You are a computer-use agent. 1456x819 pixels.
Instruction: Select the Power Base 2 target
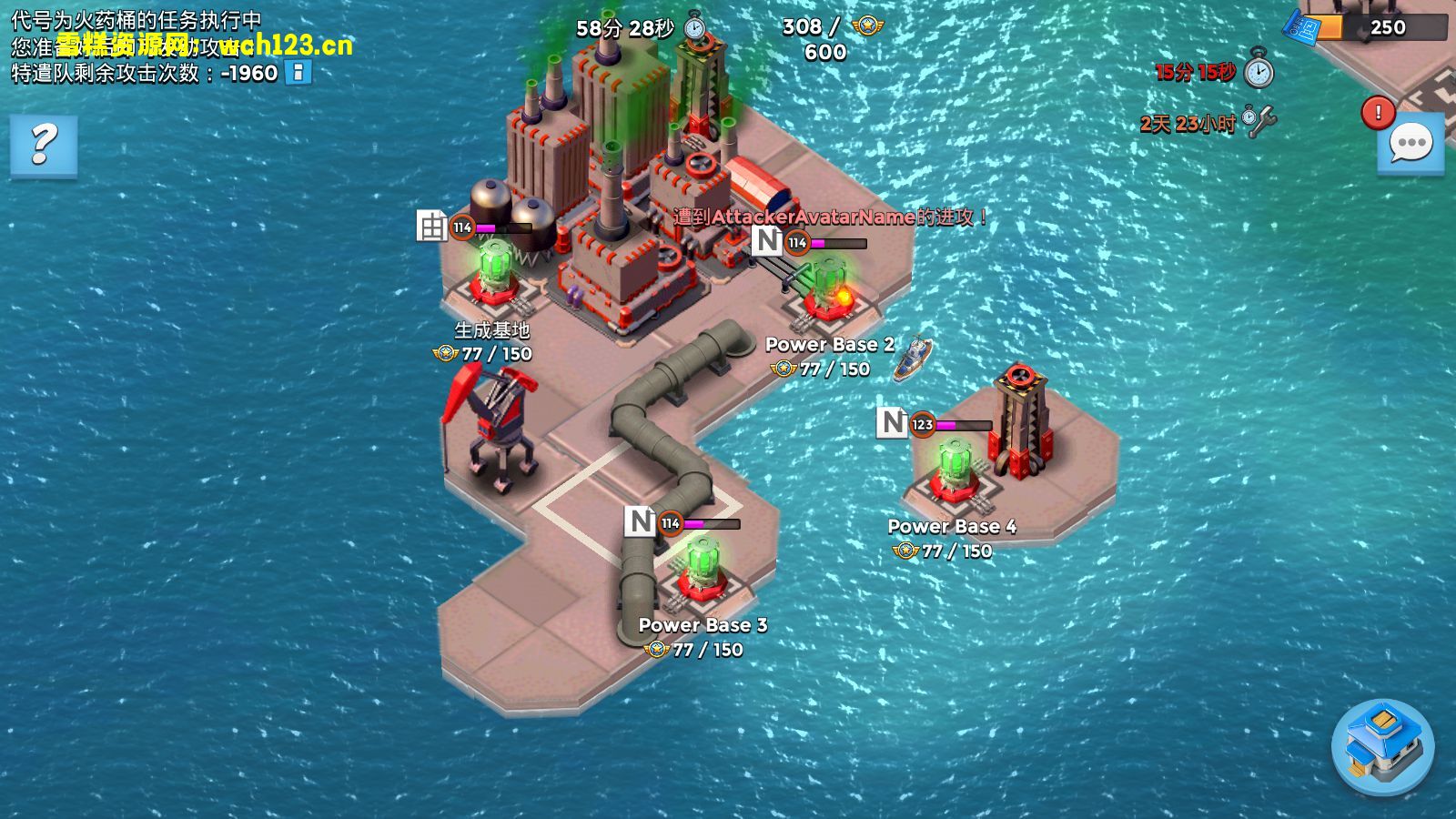826,291
